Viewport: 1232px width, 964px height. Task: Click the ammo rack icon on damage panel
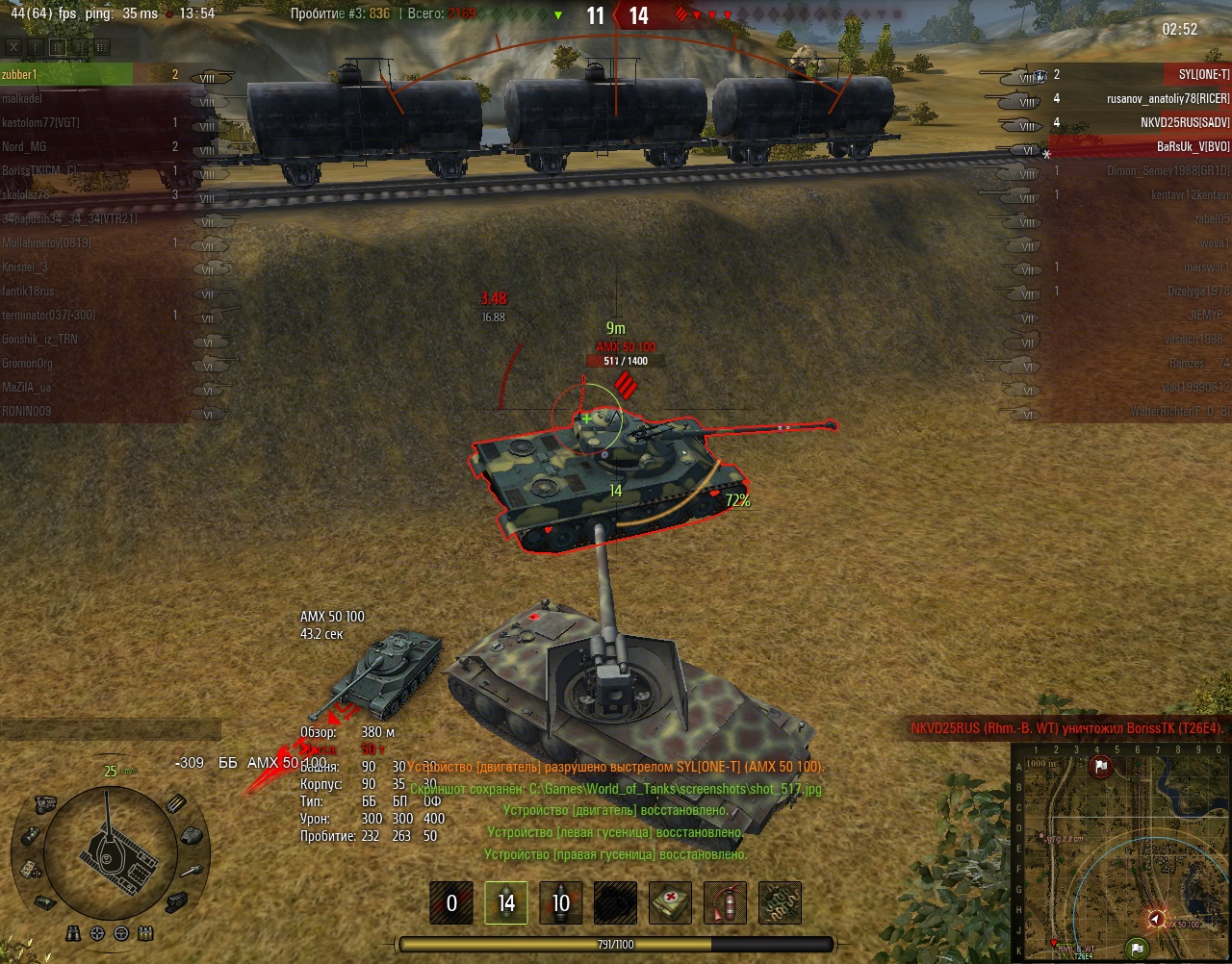click(175, 804)
